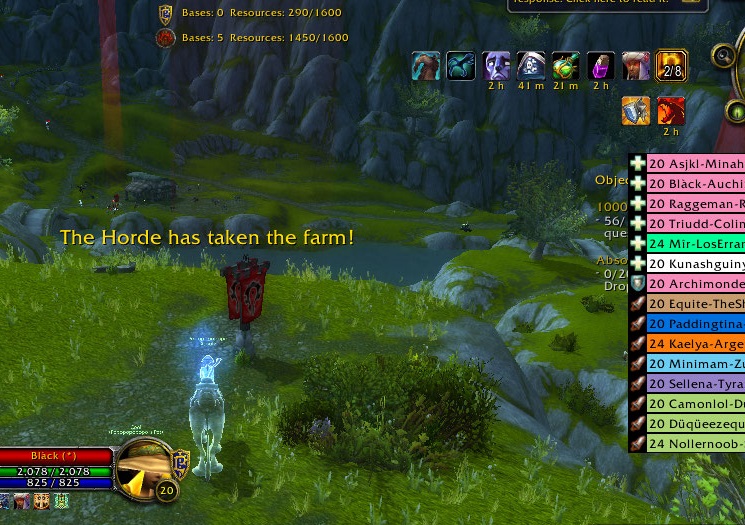This screenshot has width=745, height=525.
Task: Target Triudd-Colin in the raid list
Action: [695, 224]
